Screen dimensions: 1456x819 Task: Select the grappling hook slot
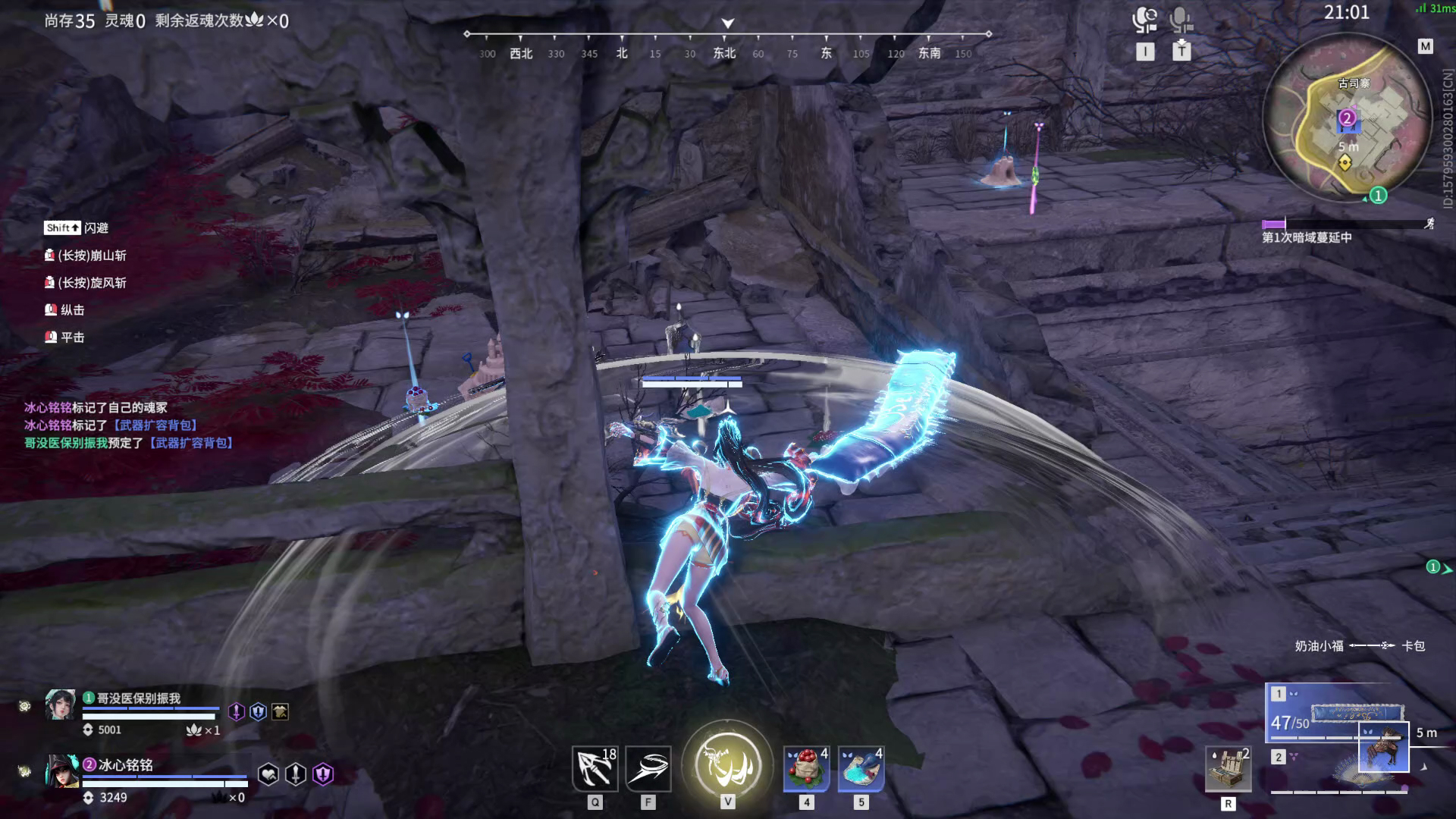595,768
